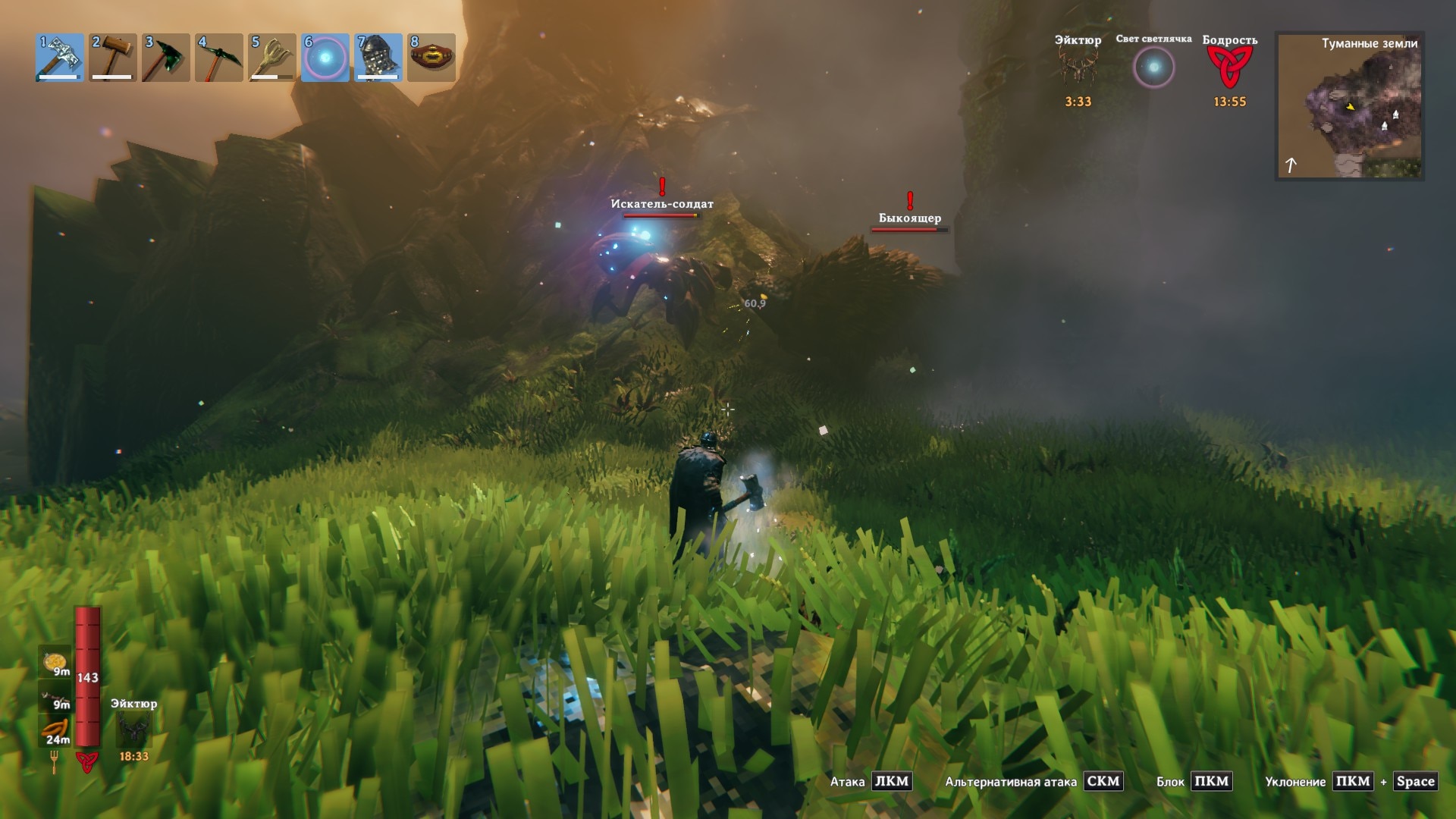Toggle the glowing wisplight orb in slot 6
This screenshot has height=819, width=1456.
pyautogui.click(x=325, y=58)
